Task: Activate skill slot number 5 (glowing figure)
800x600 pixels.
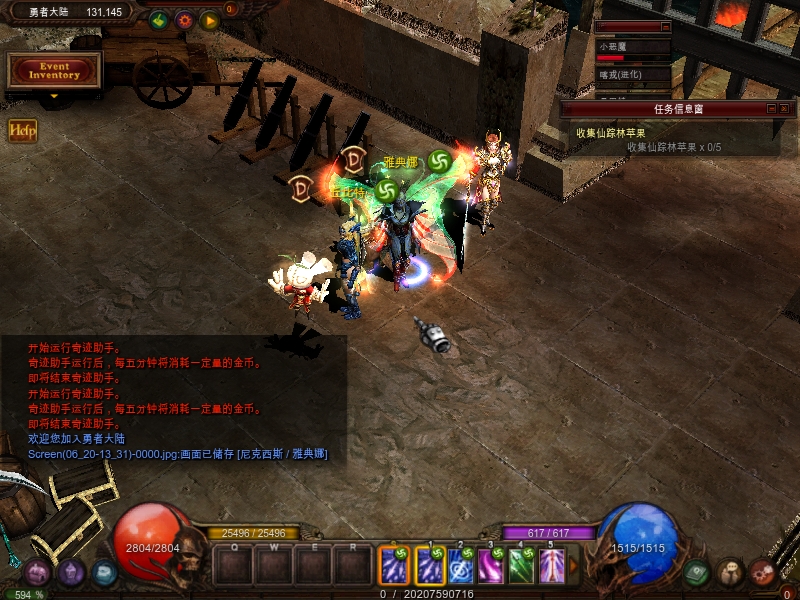Action: (552, 567)
